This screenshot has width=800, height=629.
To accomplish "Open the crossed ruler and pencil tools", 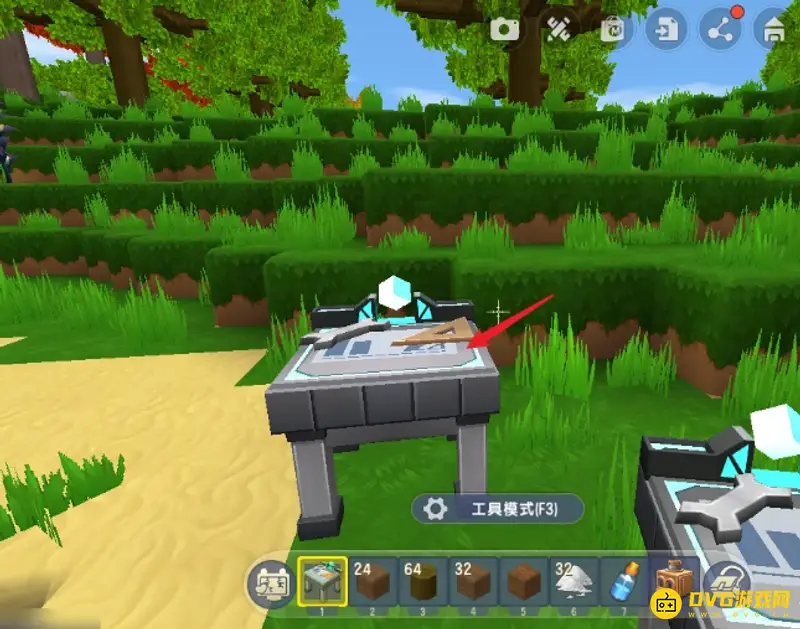I will pyautogui.click(x=558, y=29).
